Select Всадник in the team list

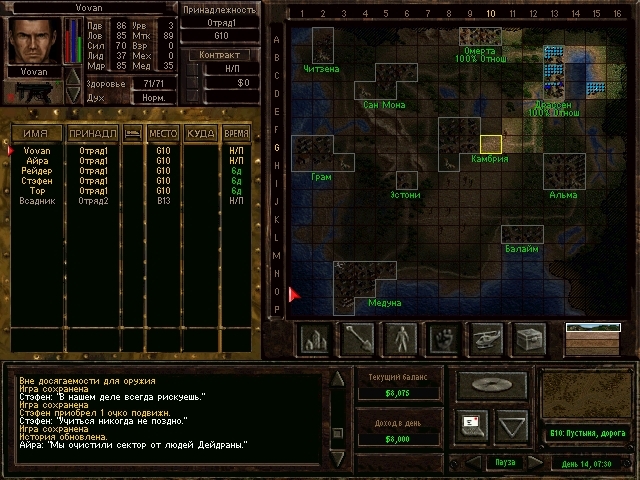38,201
